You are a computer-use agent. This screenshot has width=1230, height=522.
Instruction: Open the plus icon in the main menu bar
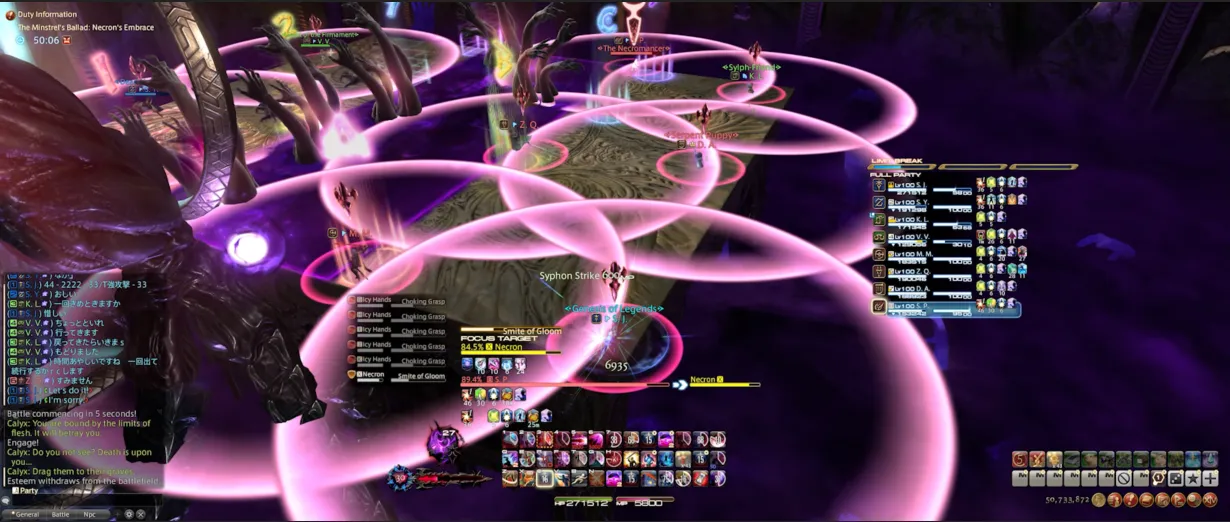pos(1210,478)
